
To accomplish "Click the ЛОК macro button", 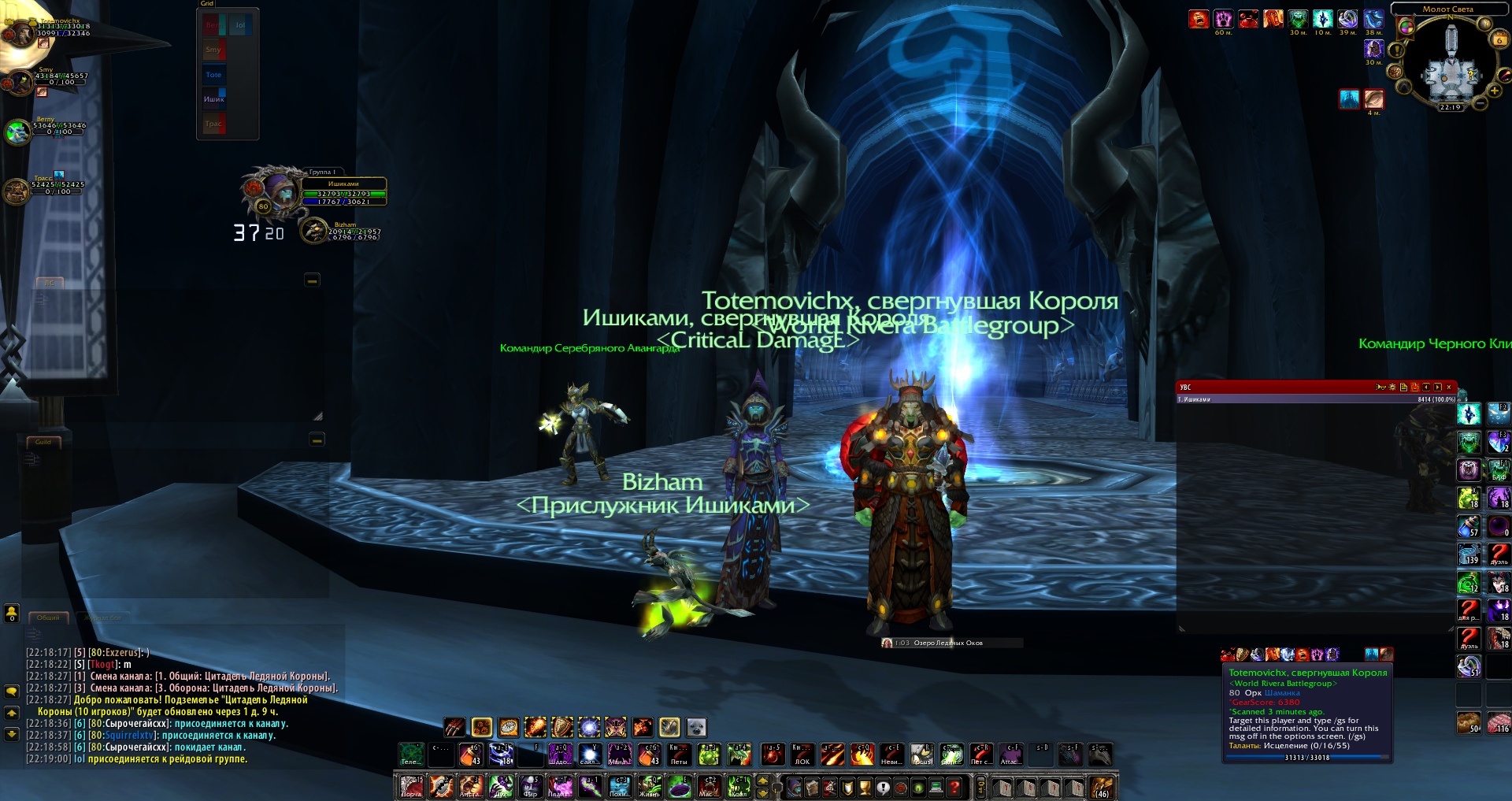I will pyautogui.click(x=802, y=755).
